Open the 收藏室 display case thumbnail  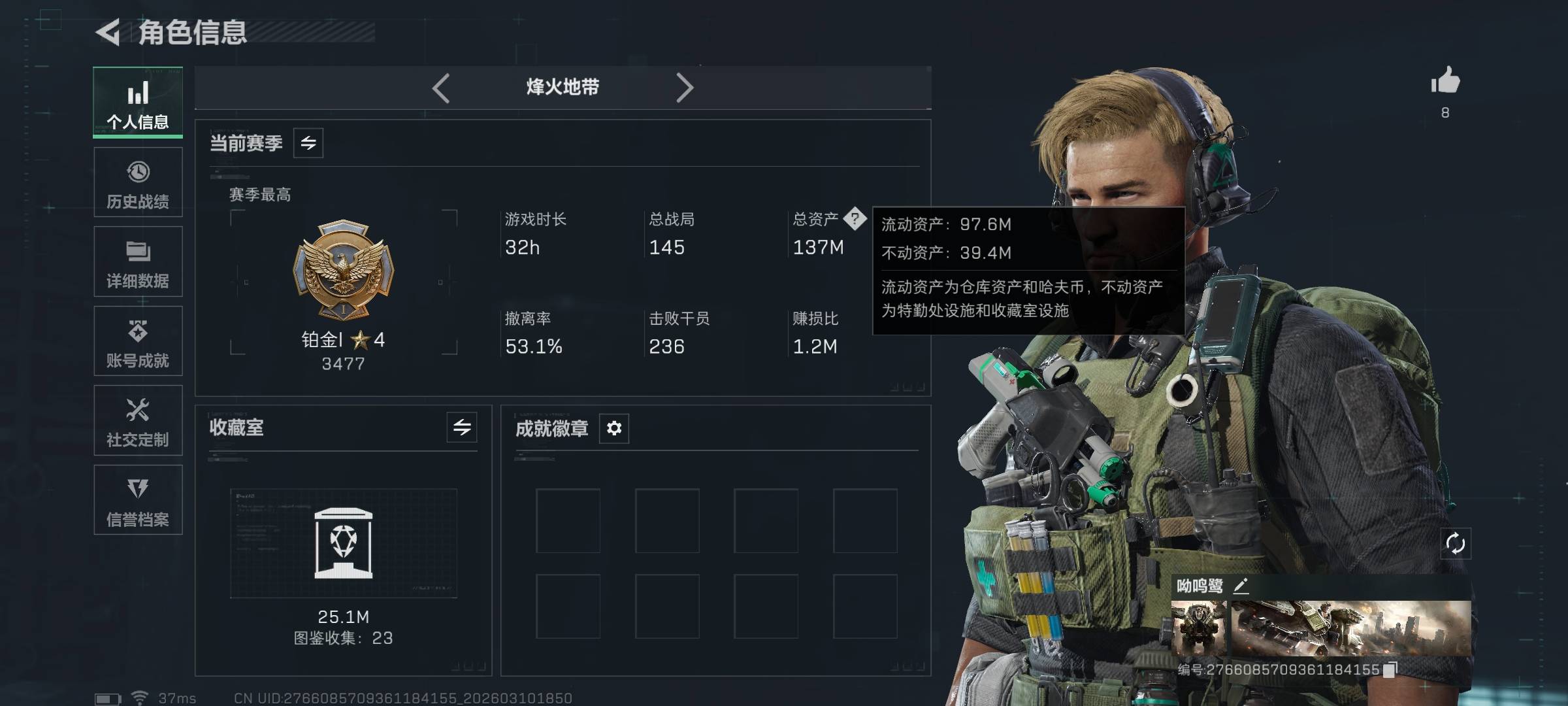(344, 543)
